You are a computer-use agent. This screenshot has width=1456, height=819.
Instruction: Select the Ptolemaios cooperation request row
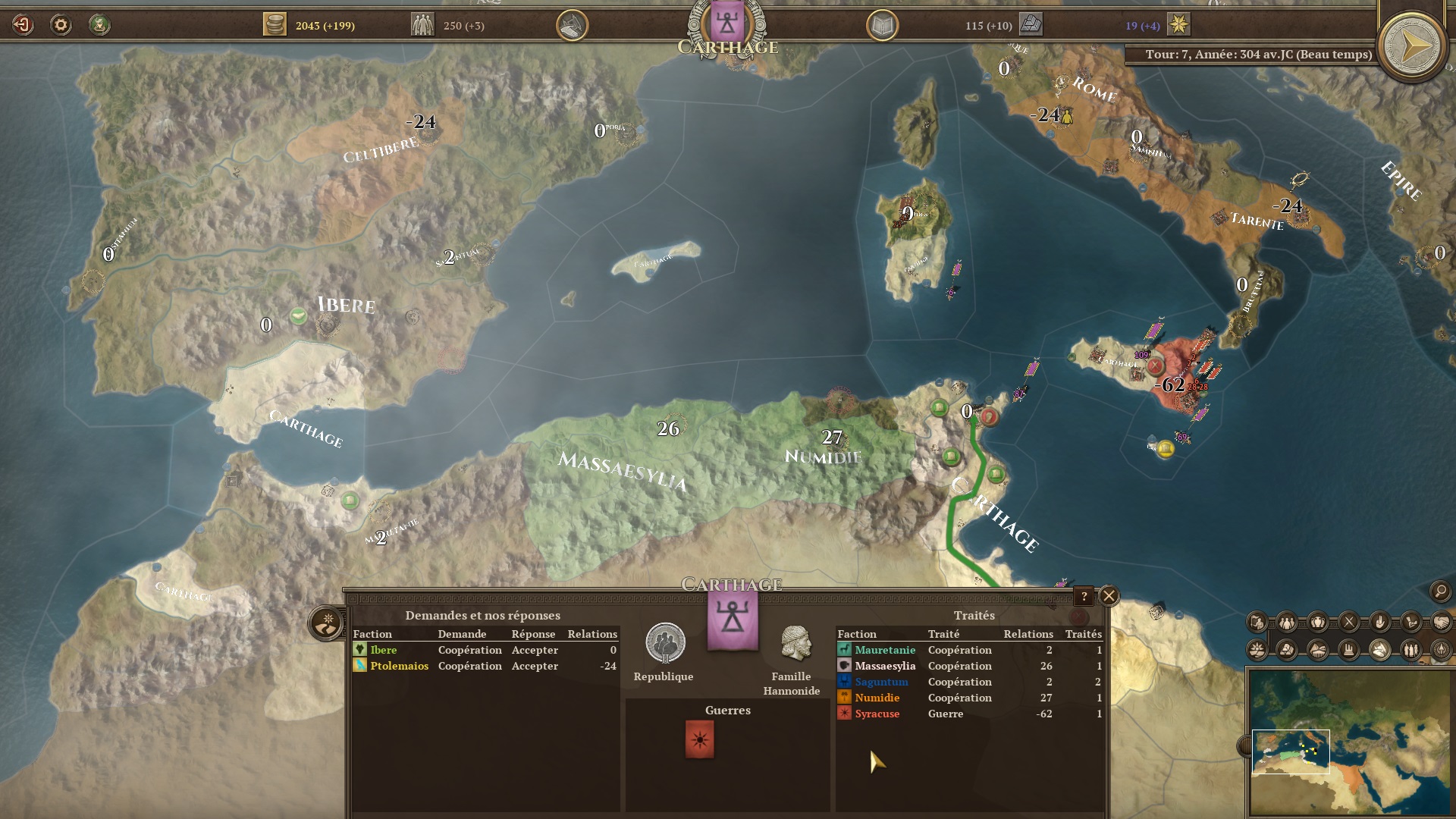tap(485, 666)
